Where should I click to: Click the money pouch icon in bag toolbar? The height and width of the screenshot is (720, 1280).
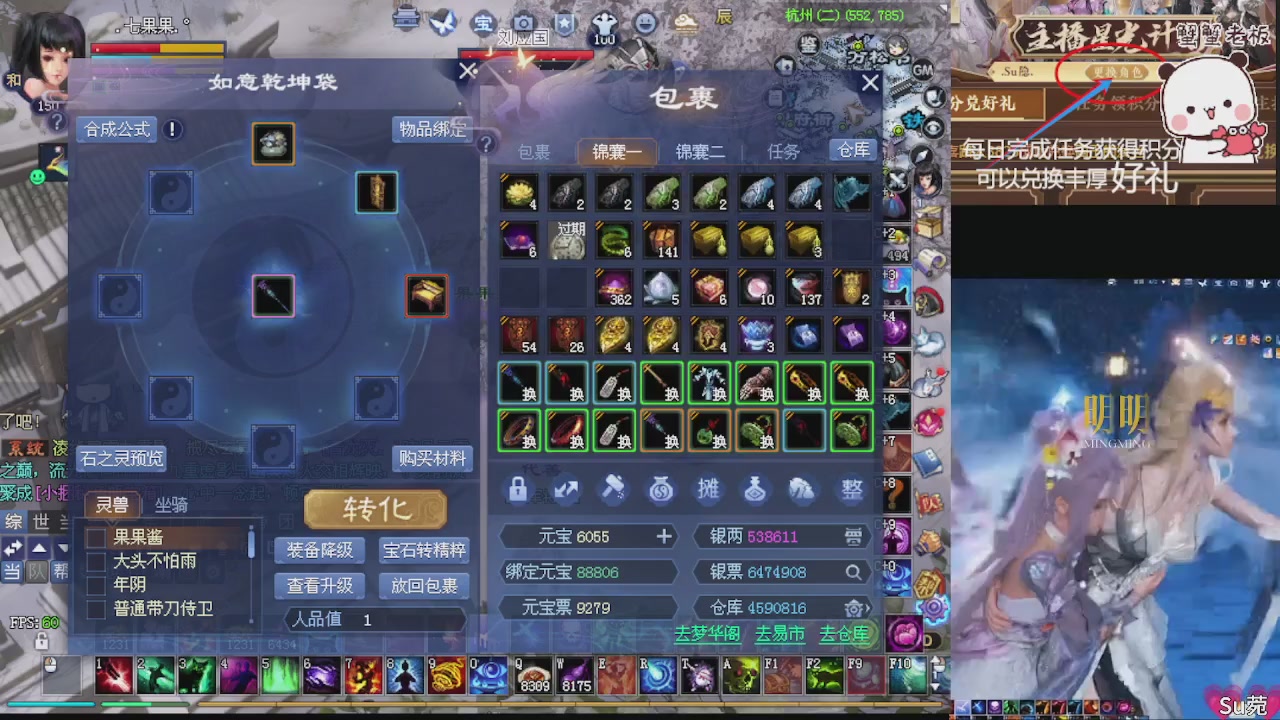(802, 489)
